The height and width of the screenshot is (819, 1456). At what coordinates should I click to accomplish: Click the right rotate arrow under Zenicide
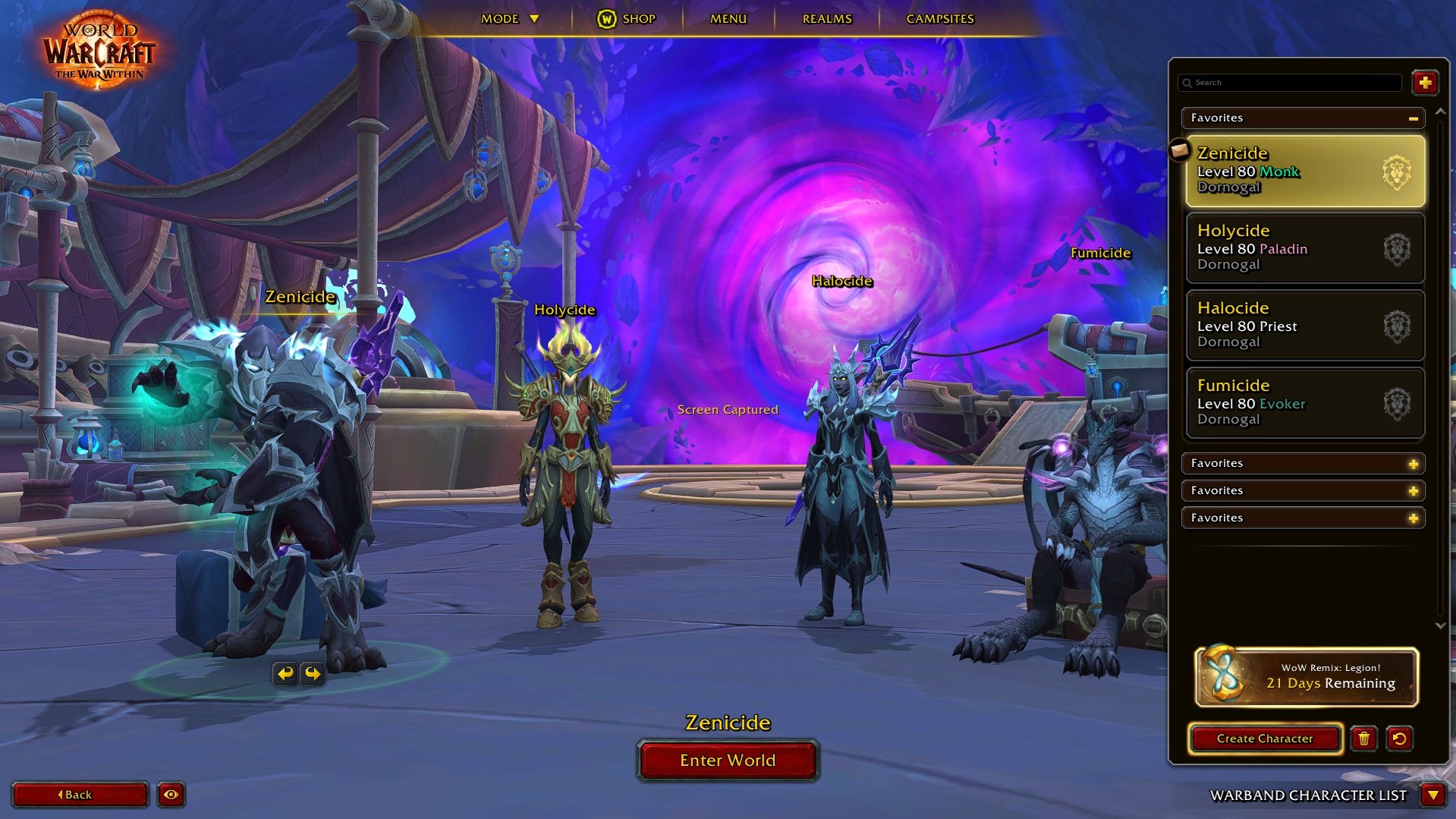point(312,673)
